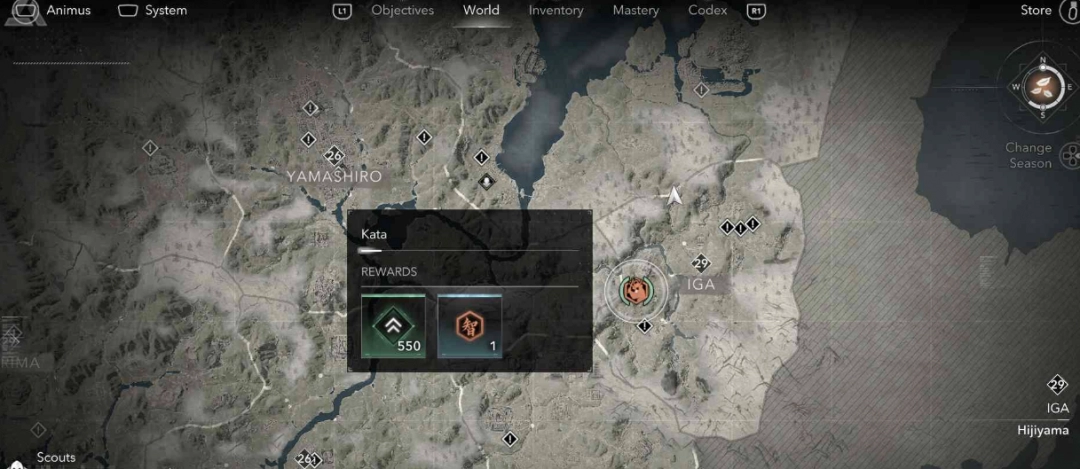The width and height of the screenshot is (1080, 469).
Task: Select the Yamashiro level 26 region marker
Action: pyautogui.click(x=334, y=156)
